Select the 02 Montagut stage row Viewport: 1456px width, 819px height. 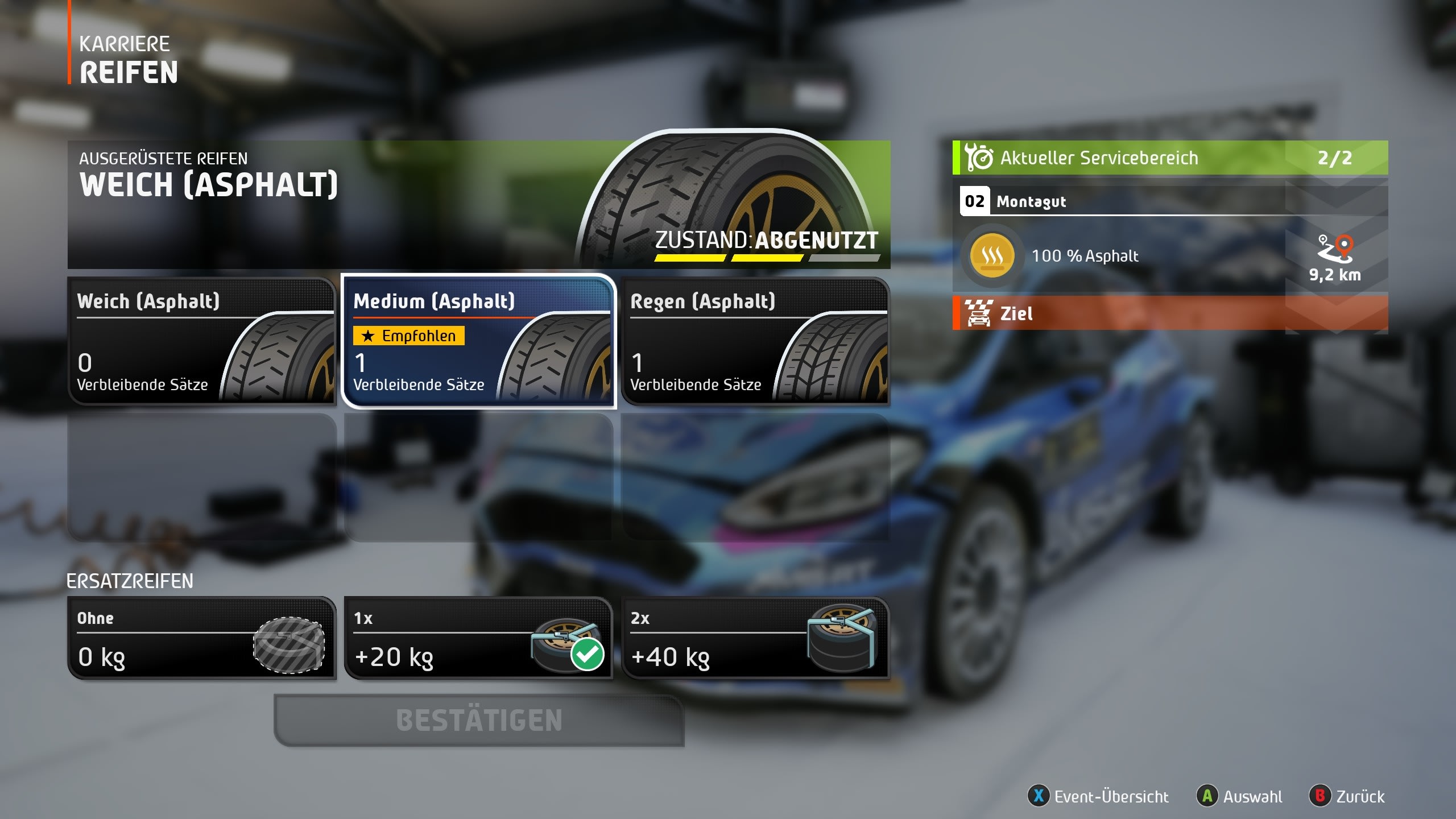[1170, 201]
